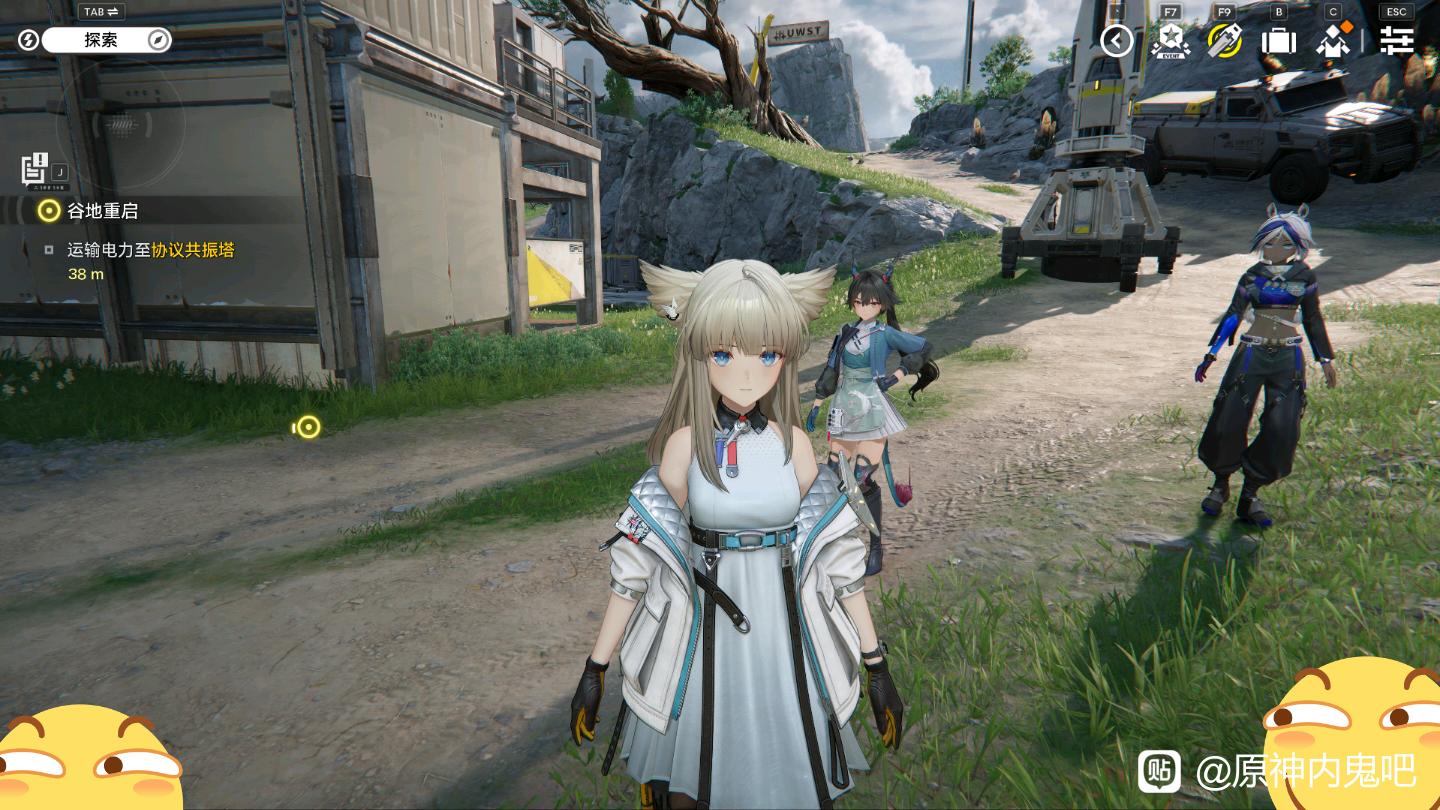Open the circular minimap
This screenshot has width=1440, height=810.
click(120, 125)
